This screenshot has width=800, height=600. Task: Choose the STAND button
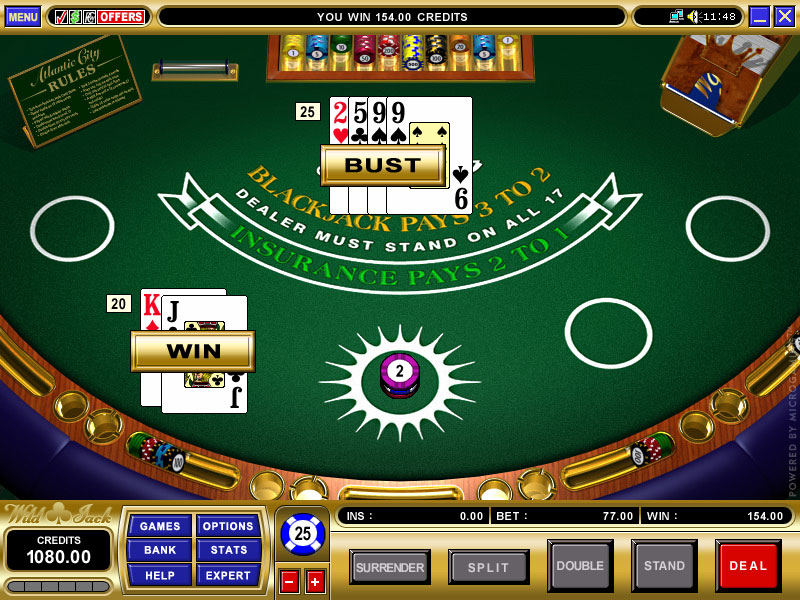[x=664, y=566]
